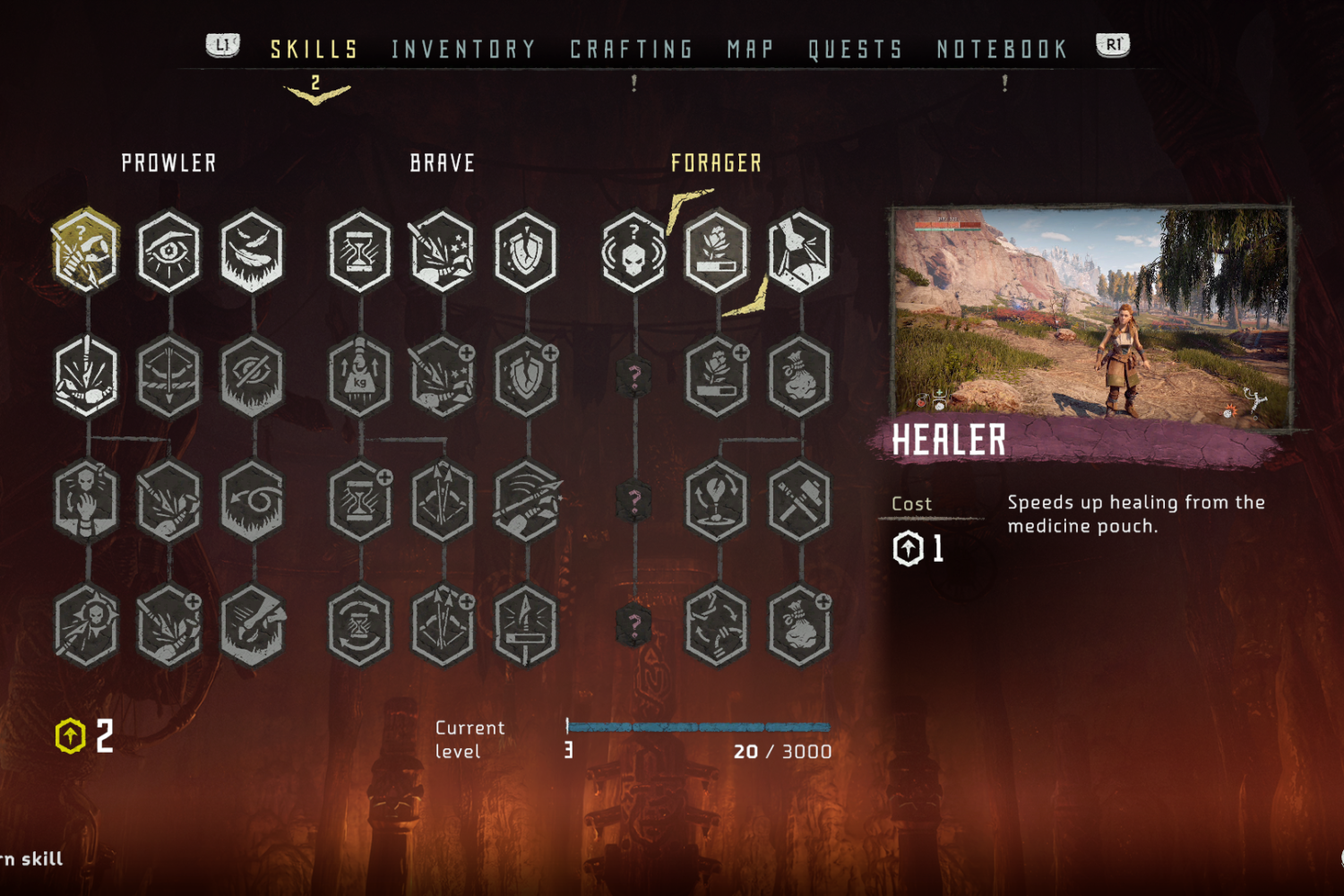Select the kg weight skill icon
Image resolution: width=1344 pixels, height=896 pixels.
pos(359,376)
